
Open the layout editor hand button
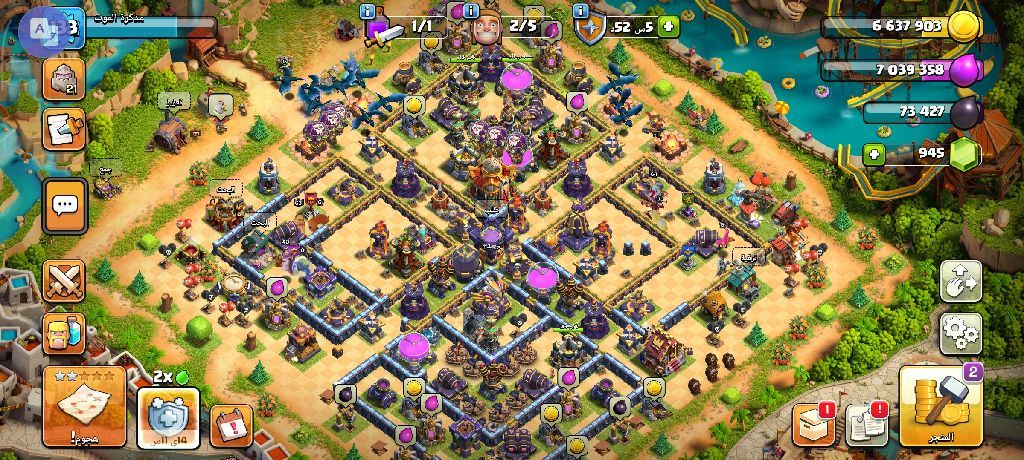click(x=961, y=281)
